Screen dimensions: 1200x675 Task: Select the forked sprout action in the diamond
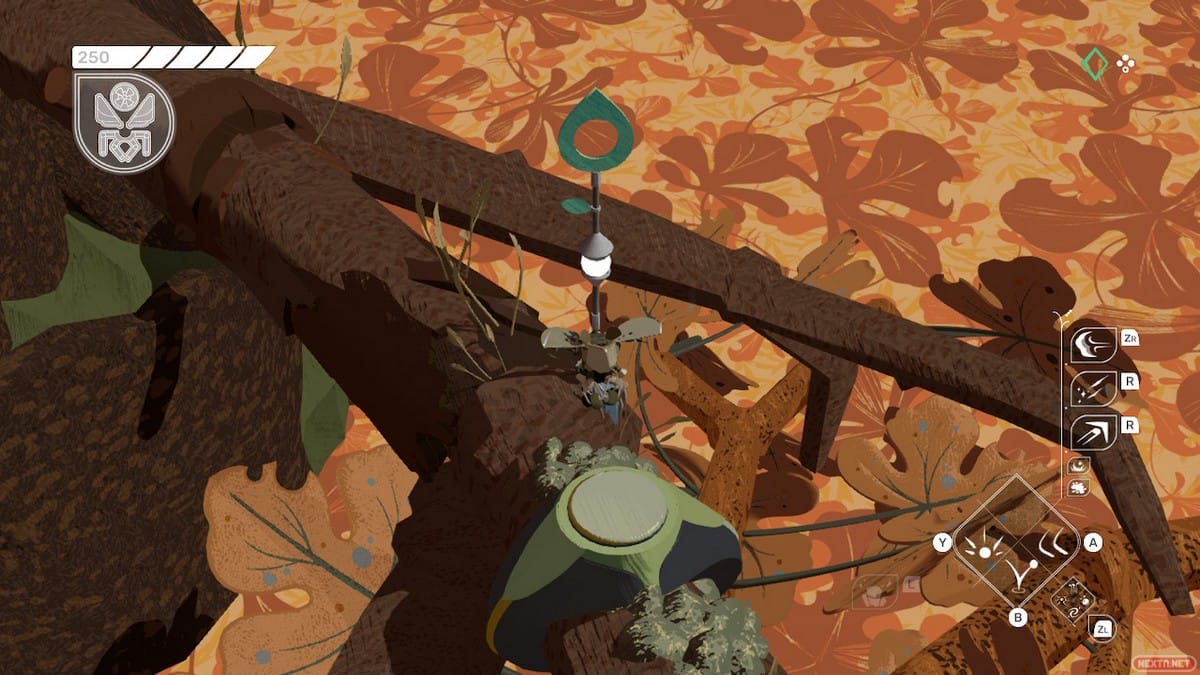(1018, 577)
